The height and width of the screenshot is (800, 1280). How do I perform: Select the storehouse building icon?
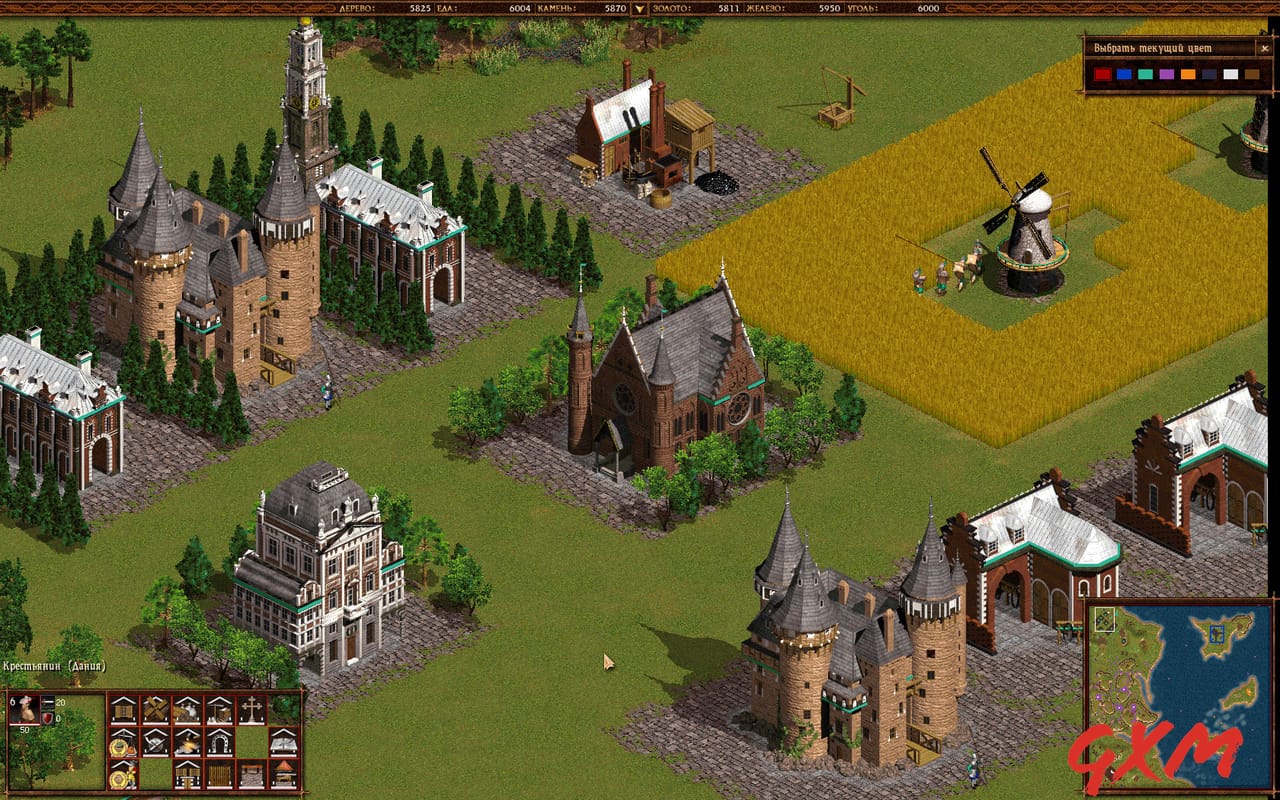pos(124,710)
